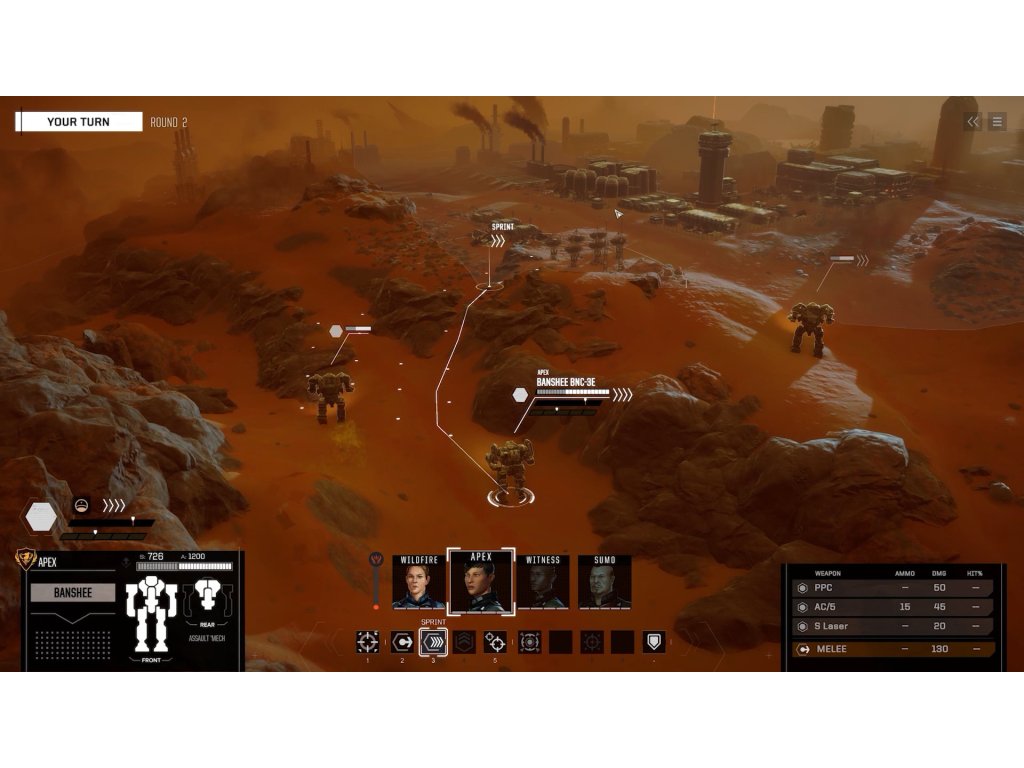Click the shield icon on the action bar
Viewport: 1024px width, 768px height.
(x=654, y=642)
